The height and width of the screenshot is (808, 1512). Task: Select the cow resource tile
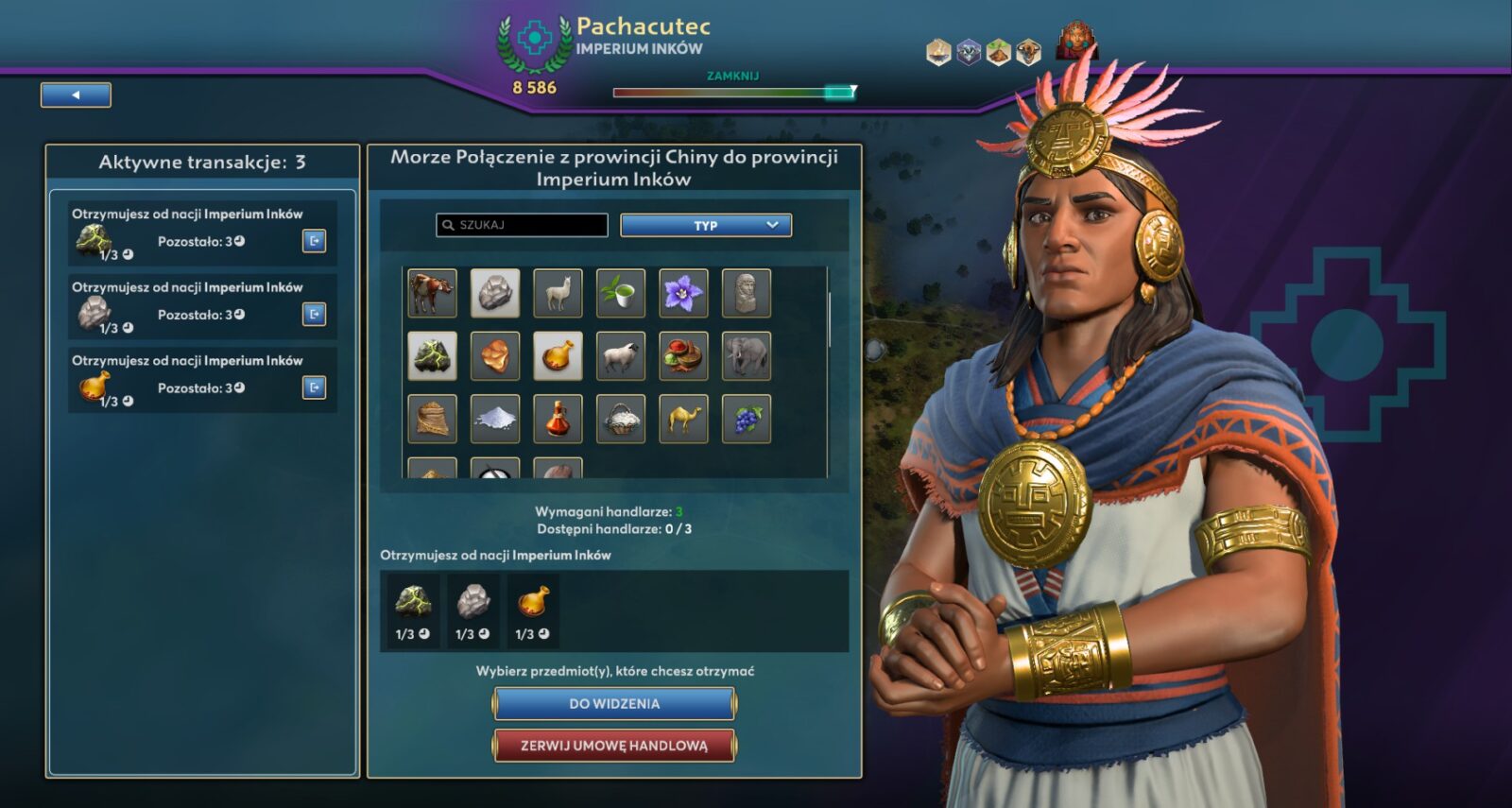432,293
